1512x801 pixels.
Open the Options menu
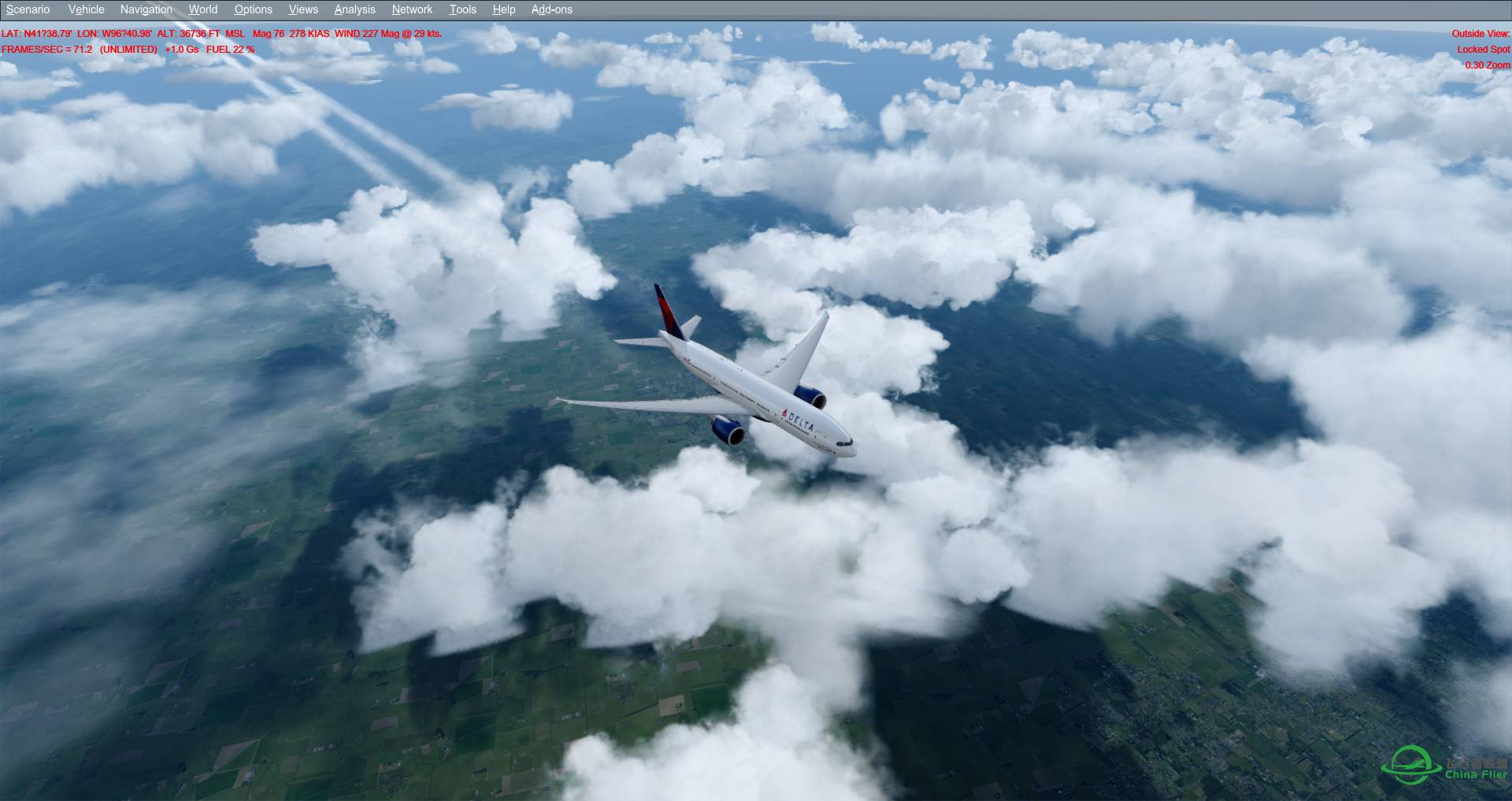[x=253, y=9]
